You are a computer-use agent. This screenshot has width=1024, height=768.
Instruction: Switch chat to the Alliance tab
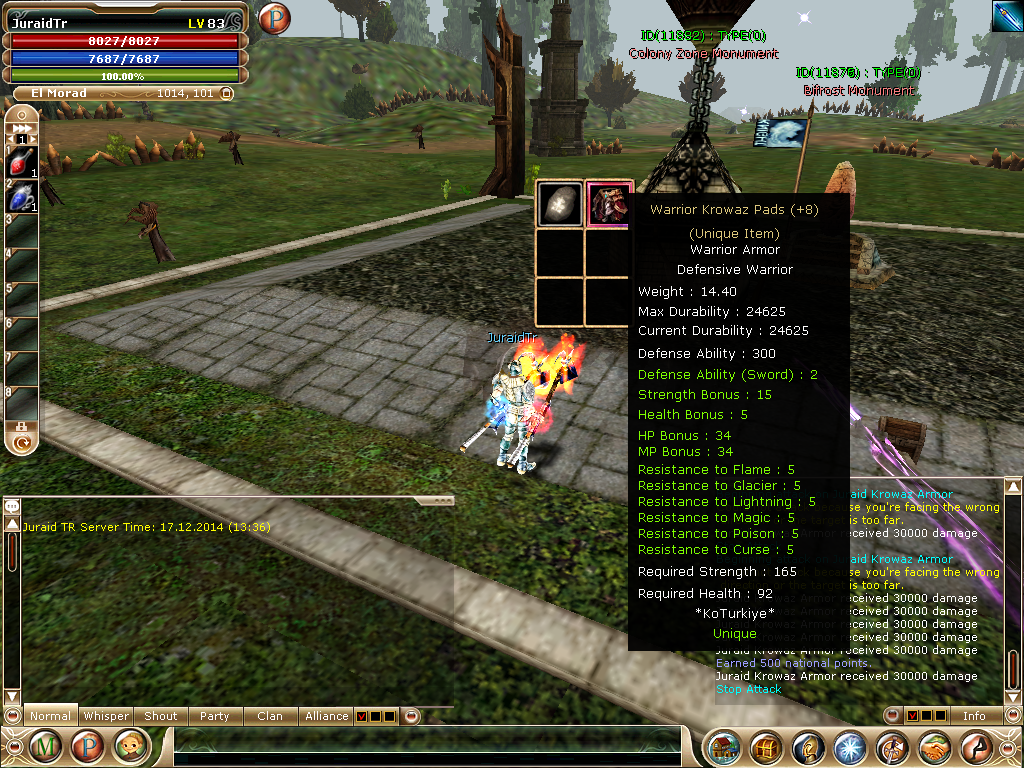pos(327,716)
